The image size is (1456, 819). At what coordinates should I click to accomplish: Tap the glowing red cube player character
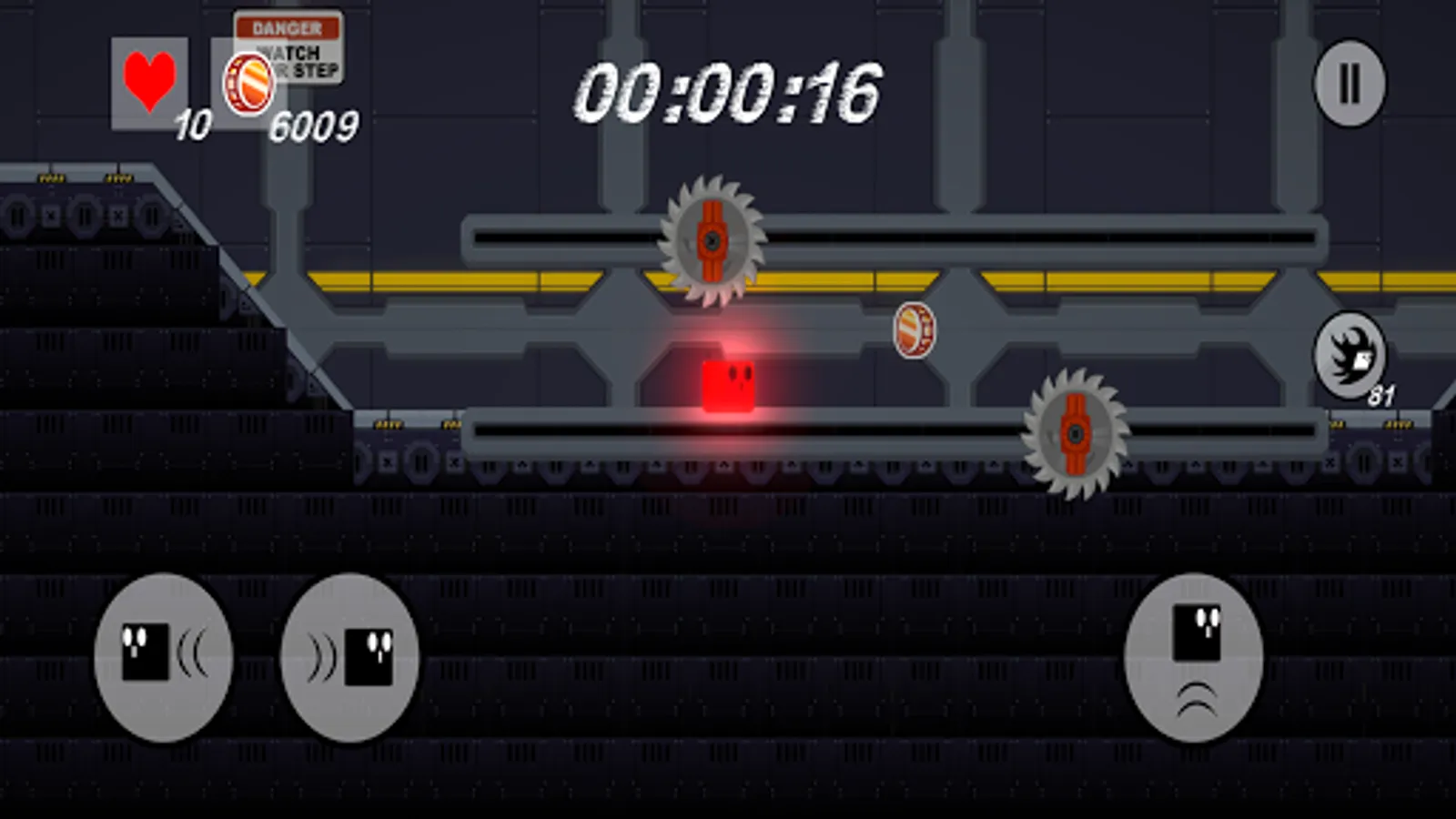(x=728, y=387)
